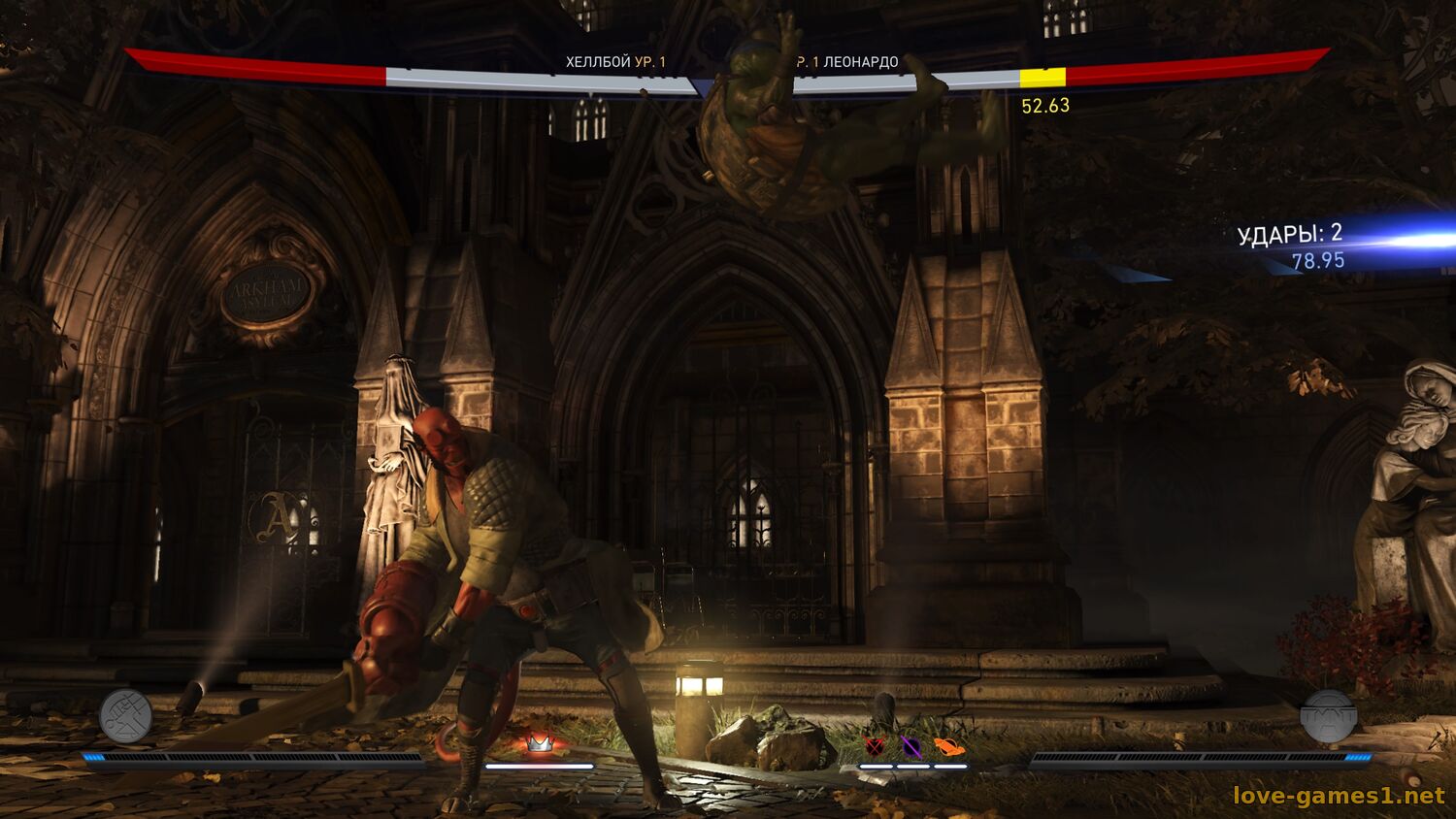Click the TMNT round emblem medallion

click(x=1328, y=716)
